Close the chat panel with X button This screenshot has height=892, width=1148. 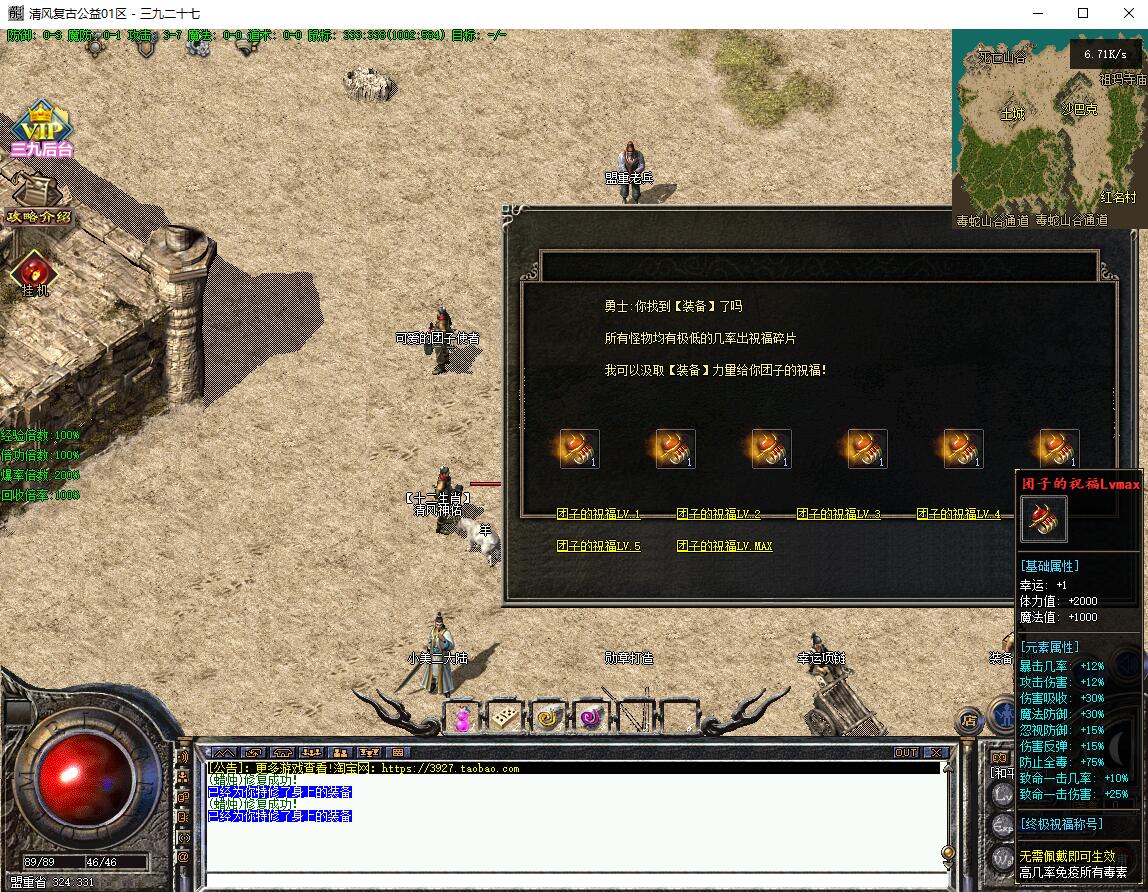[935, 752]
